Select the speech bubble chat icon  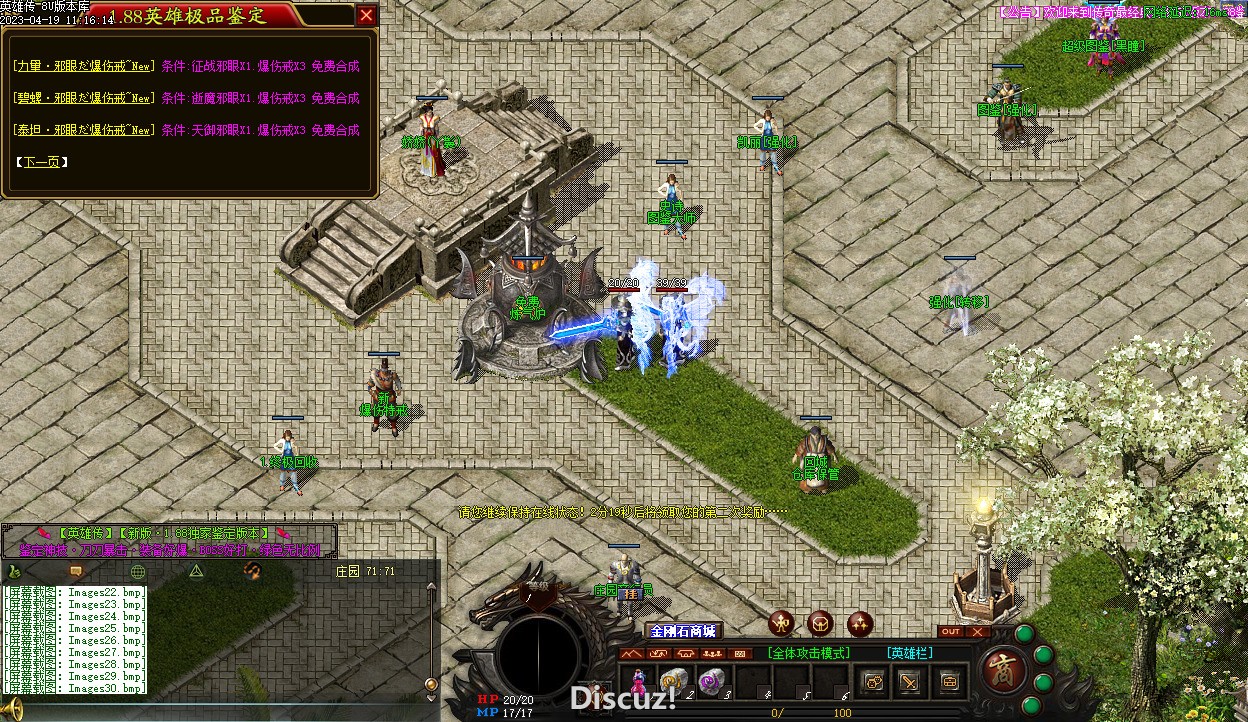75,571
